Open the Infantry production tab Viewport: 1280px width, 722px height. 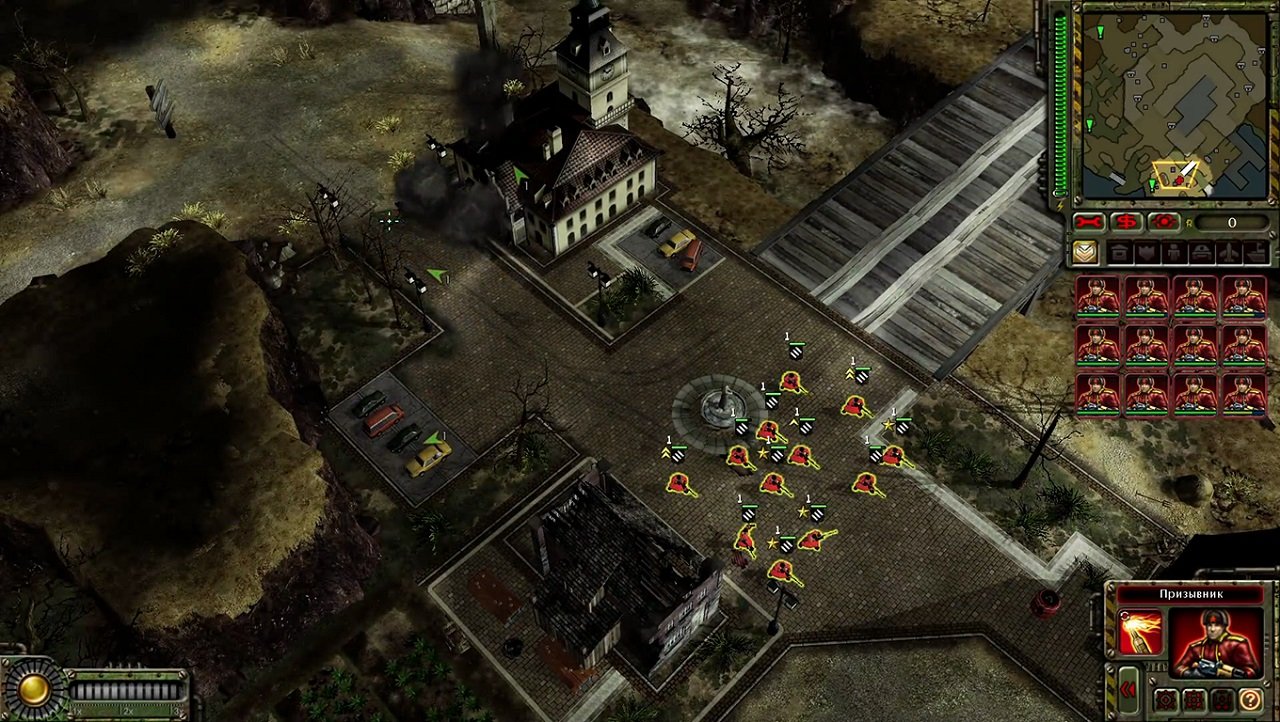tap(1174, 251)
